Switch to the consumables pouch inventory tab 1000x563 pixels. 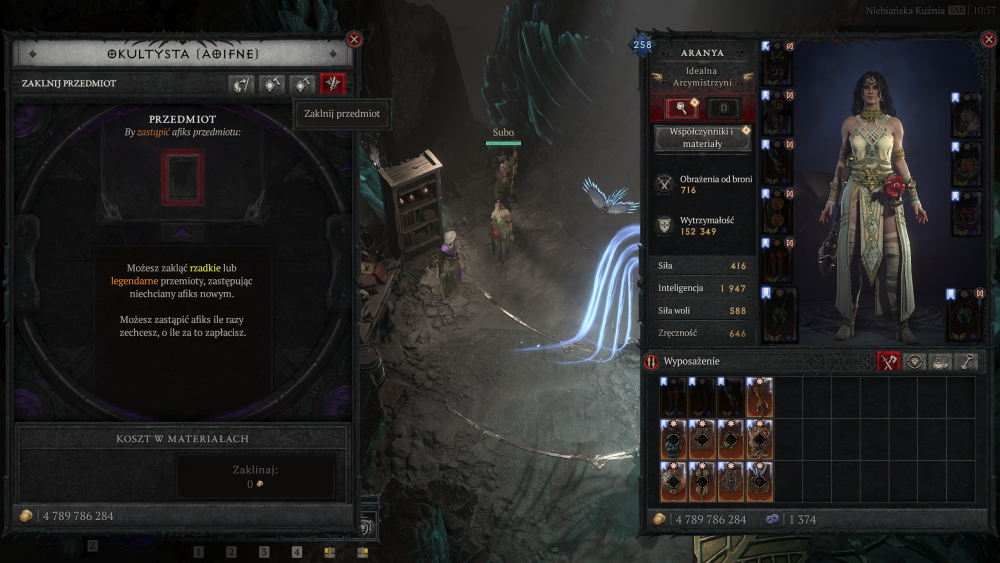click(940, 362)
